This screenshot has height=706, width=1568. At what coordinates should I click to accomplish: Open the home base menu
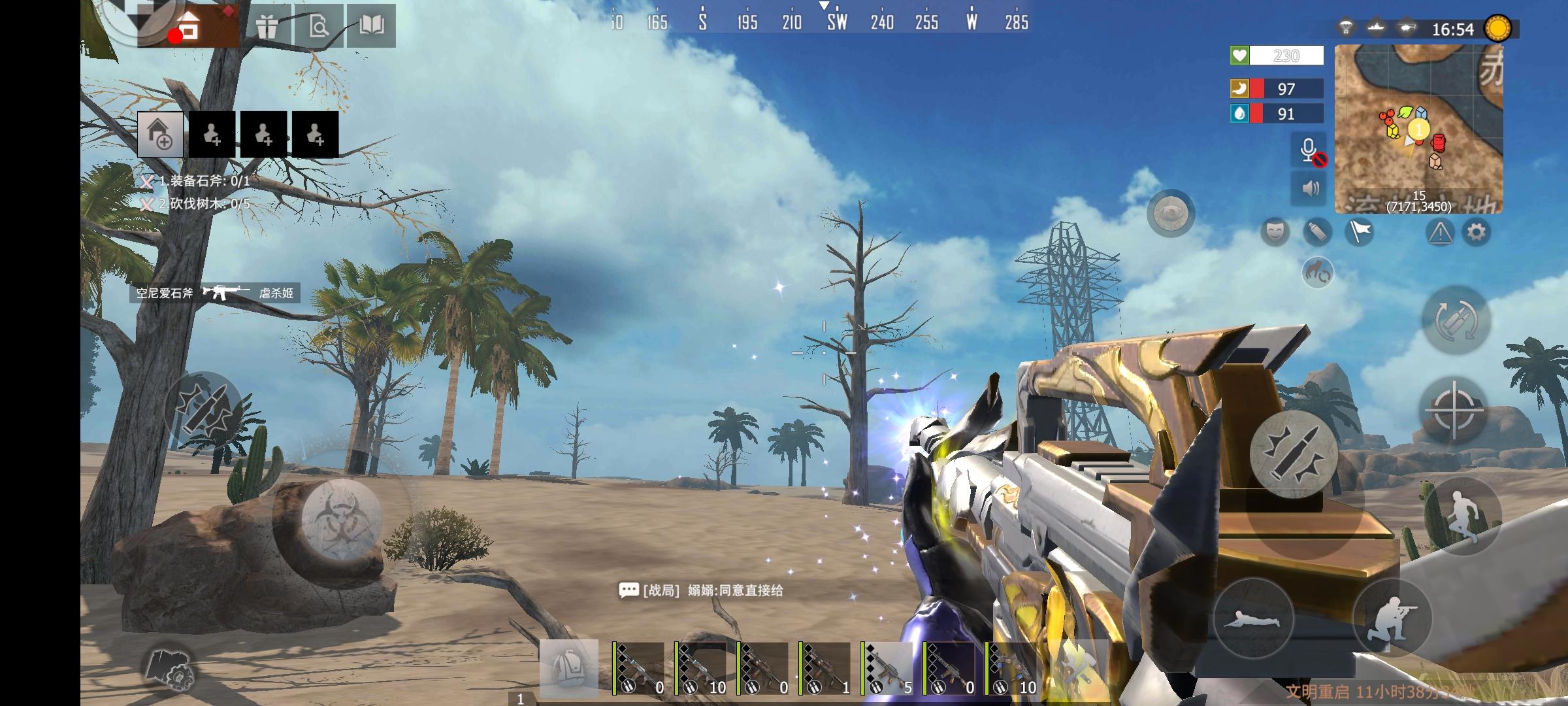click(x=189, y=27)
